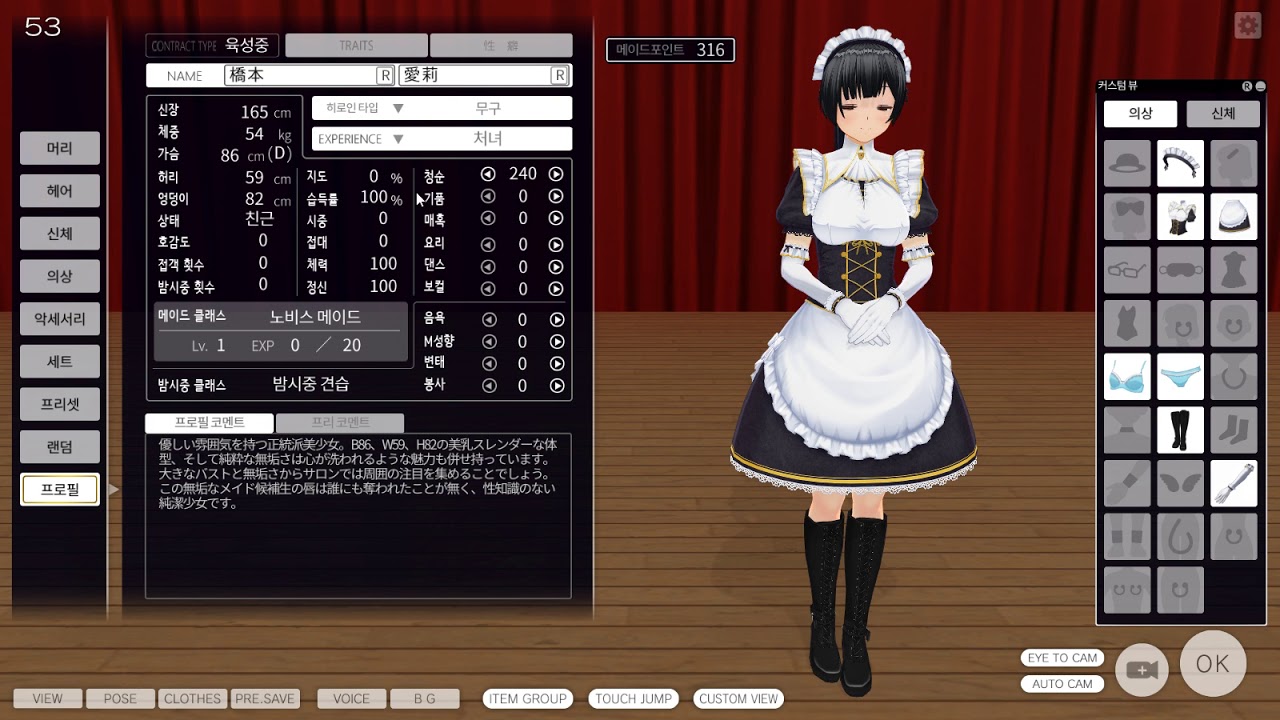This screenshot has width=1280, height=720.
Task: Confirm with the round OK button
Action: pos(1212,663)
